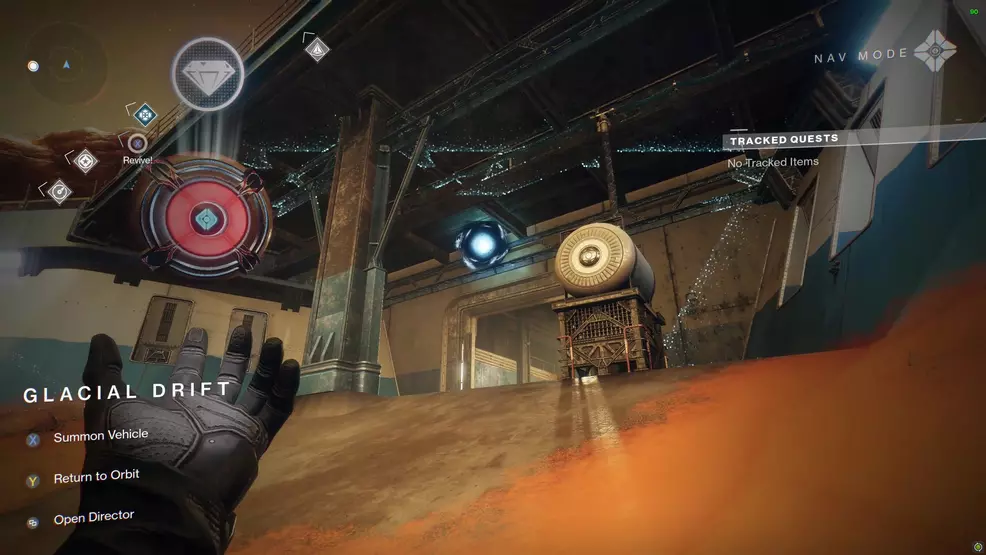Click the Glacial Drift location title
The height and width of the screenshot is (555, 986).
click(x=127, y=392)
